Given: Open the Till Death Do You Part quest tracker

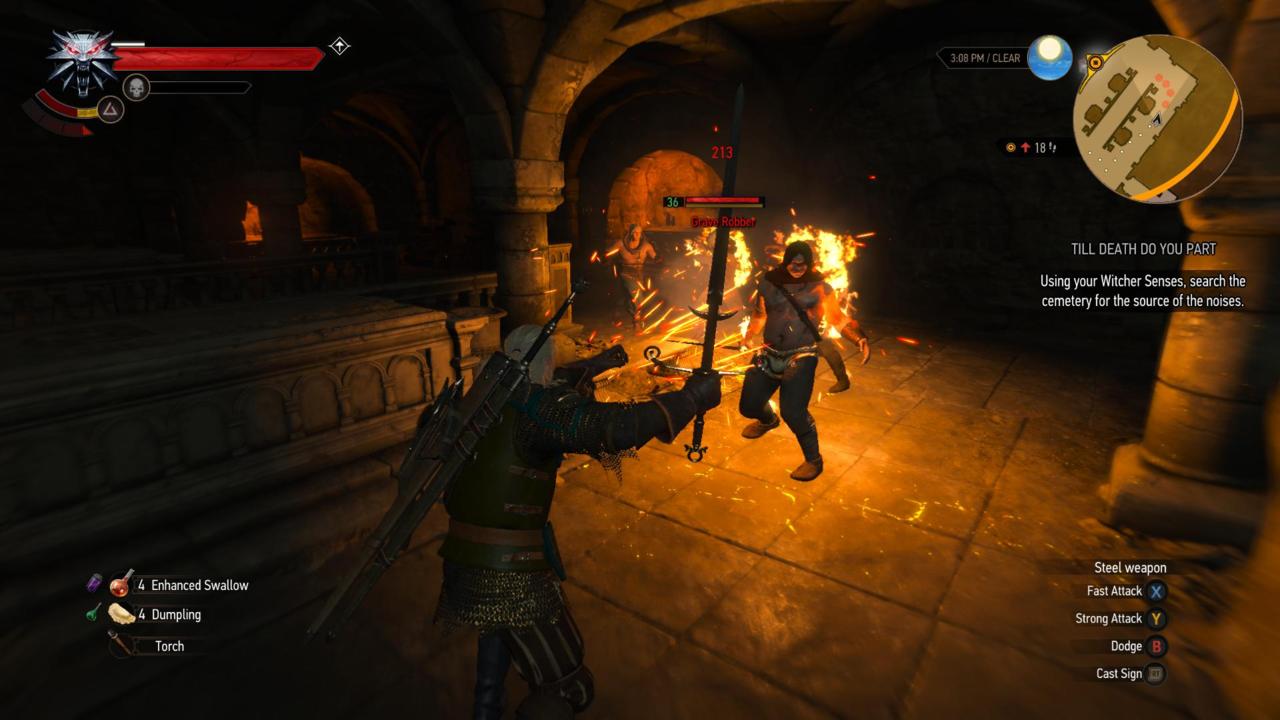Looking at the screenshot, I should click(x=1141, y=249).
